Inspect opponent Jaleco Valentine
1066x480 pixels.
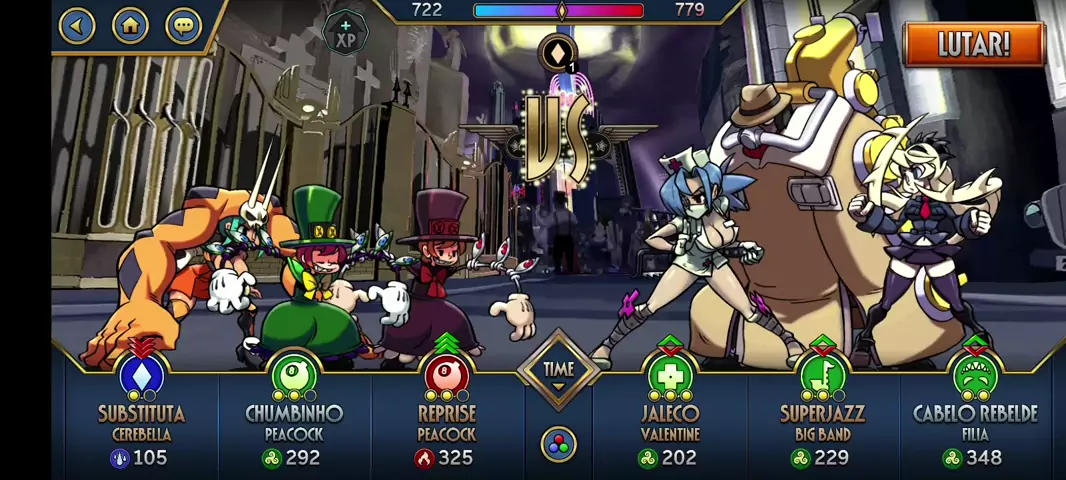click(x=669, y=412)
